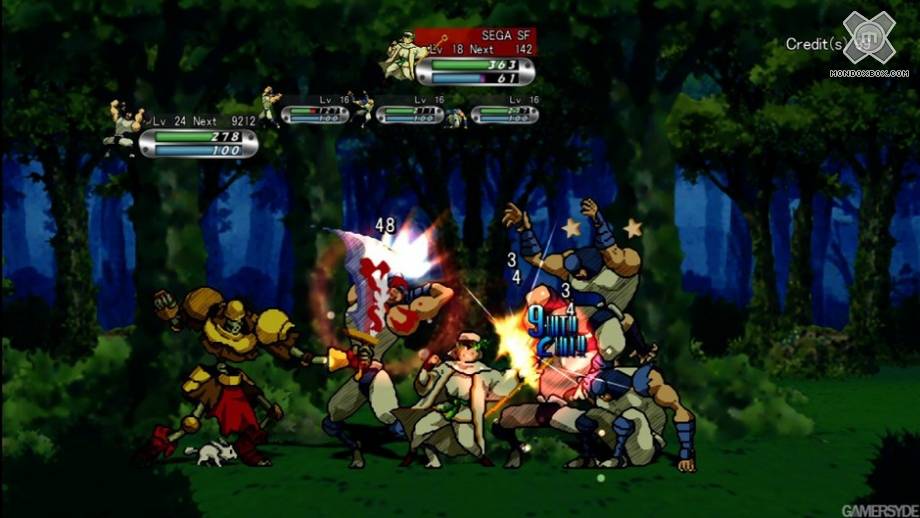Click the MondoXbox.com logo watermark
Screen dimensions: 920x518
point(868,44)
